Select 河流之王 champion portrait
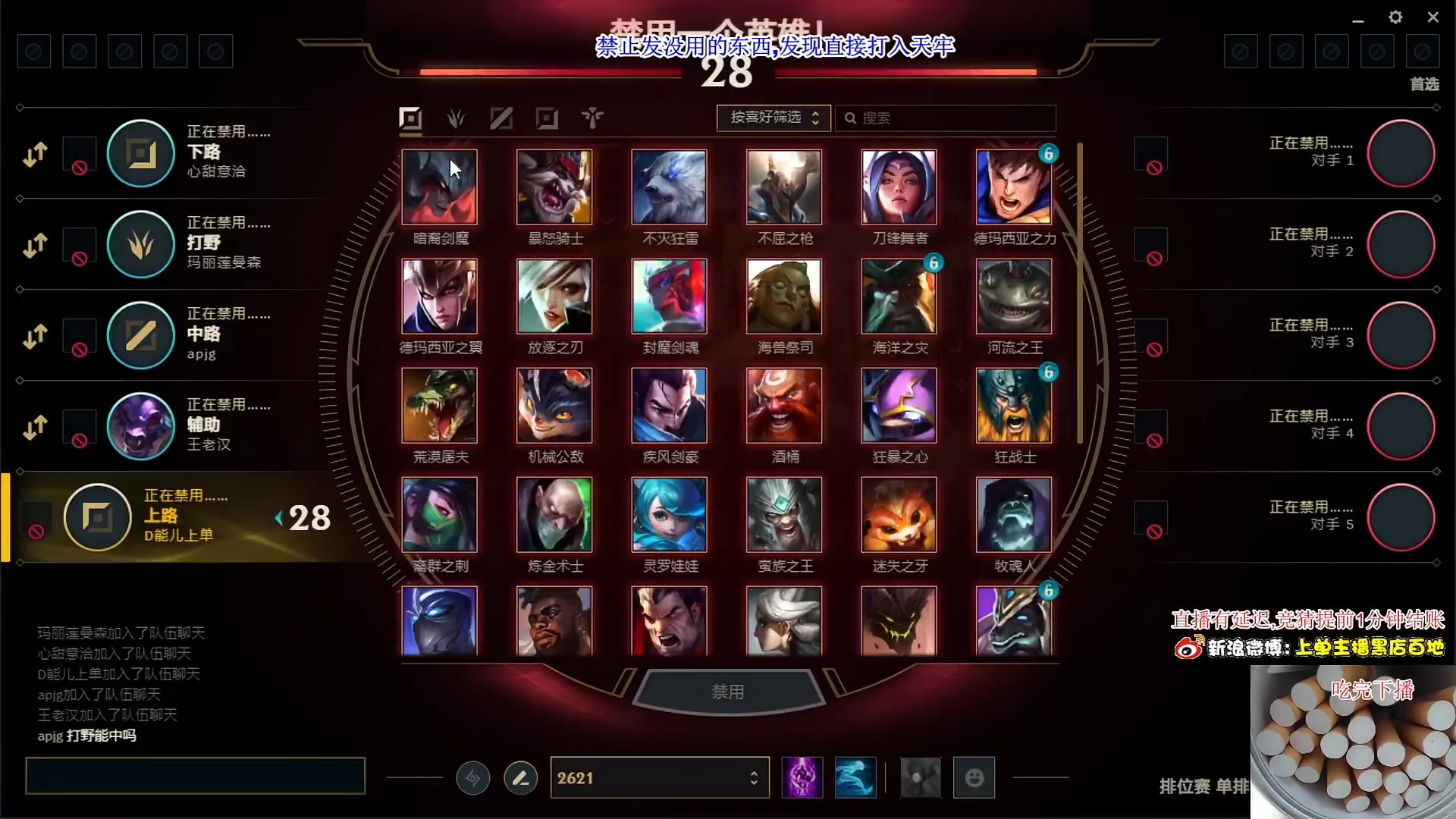The image size is (1456, 819). 1014,297
